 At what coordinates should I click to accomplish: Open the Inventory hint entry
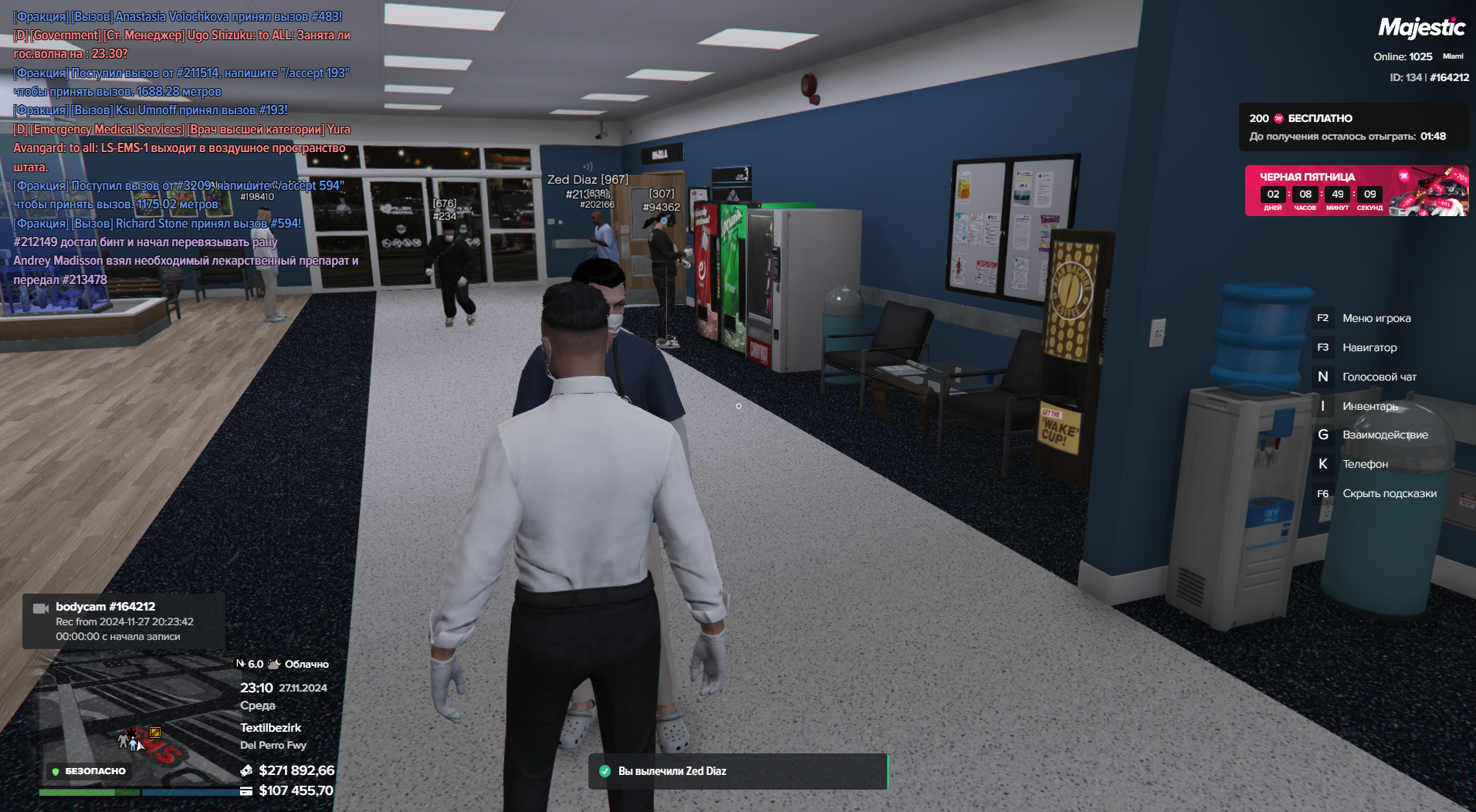tap(1369, 406)
